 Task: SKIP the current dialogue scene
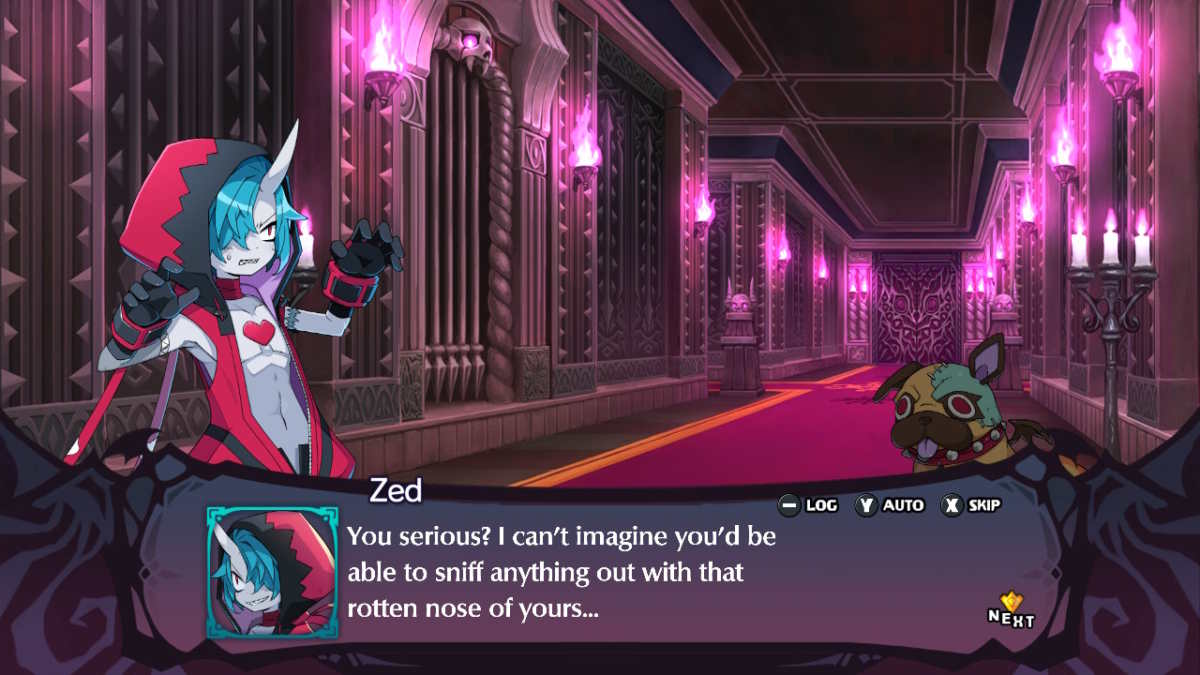click(x=971, y=505)
